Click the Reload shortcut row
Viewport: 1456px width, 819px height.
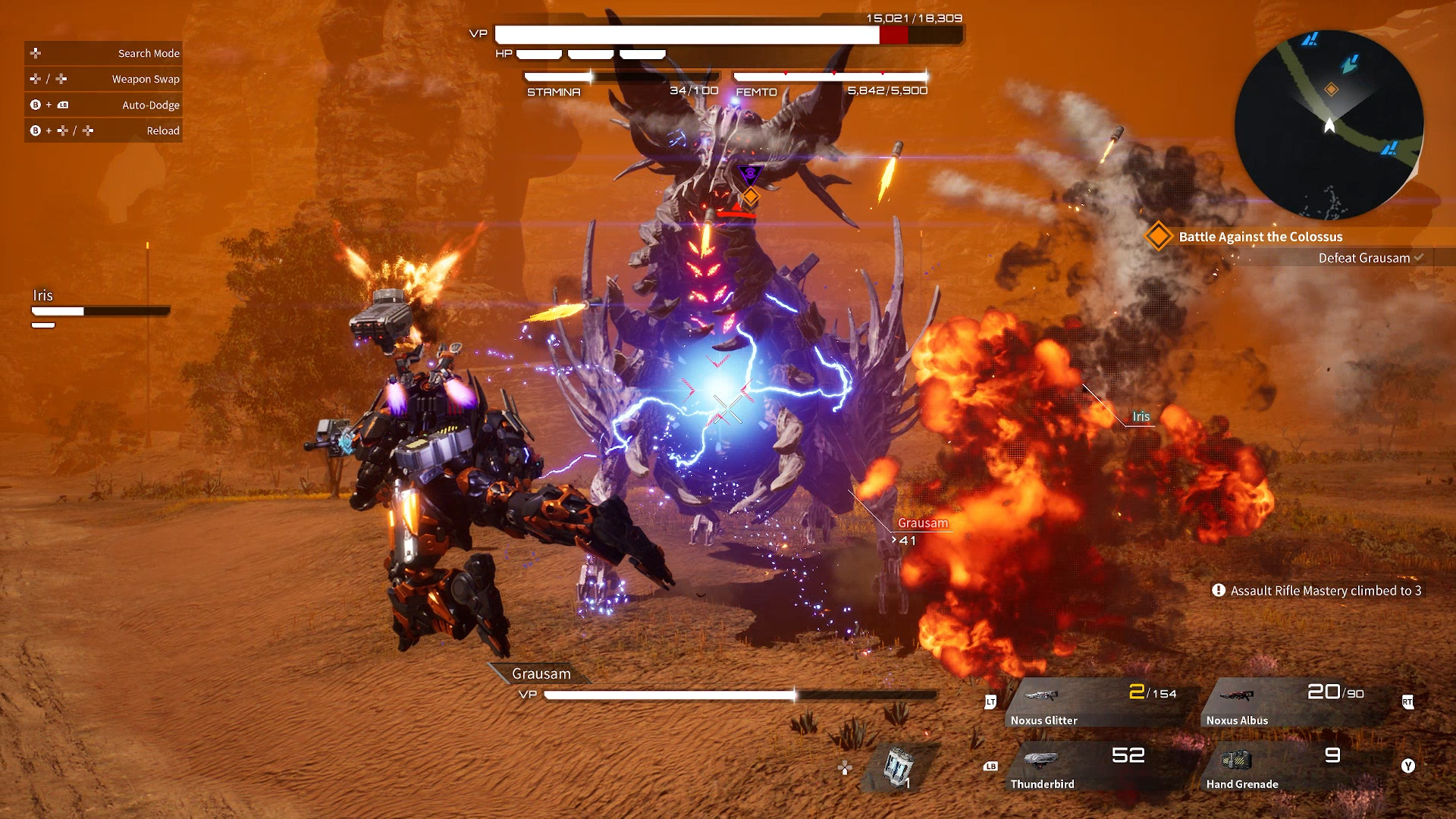[x=104, y=130]
